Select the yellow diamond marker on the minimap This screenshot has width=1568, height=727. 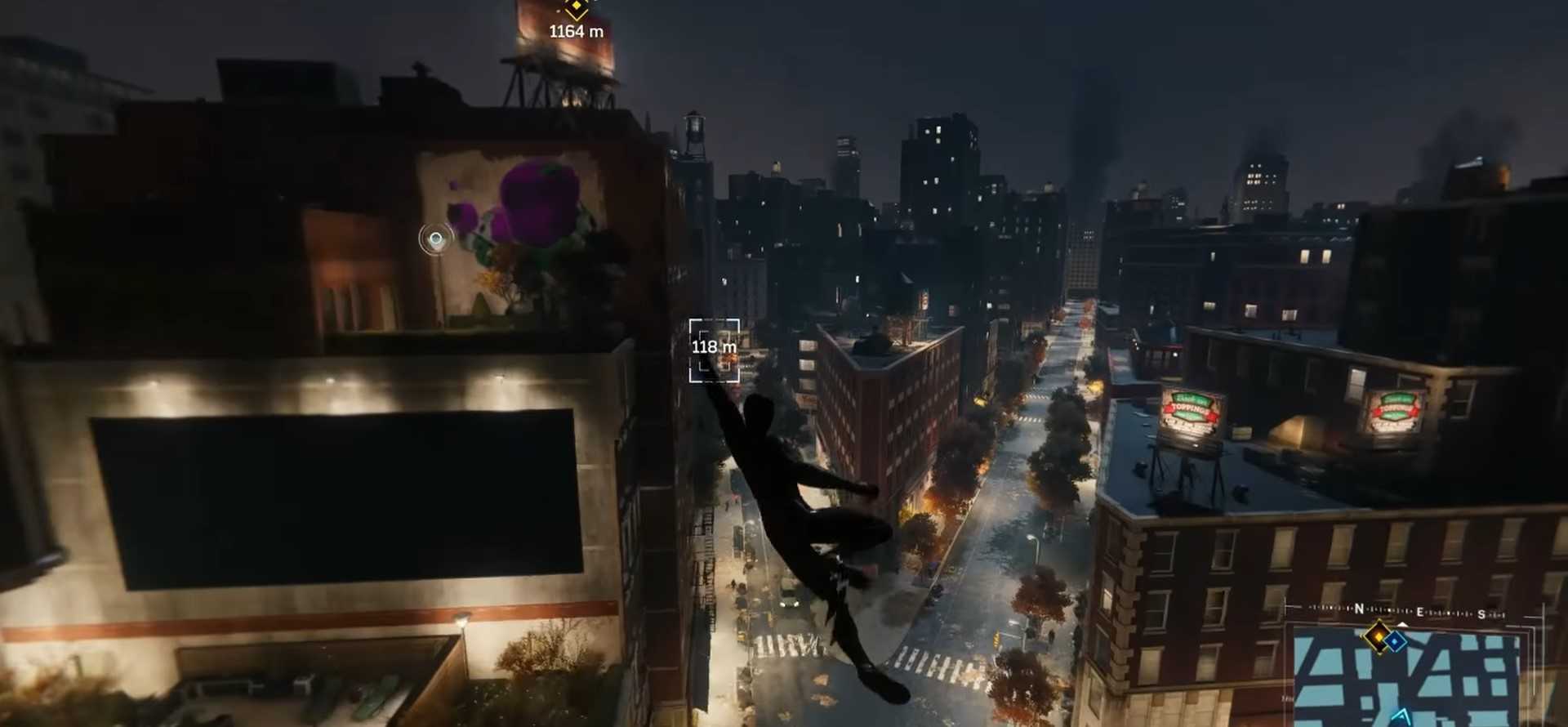pyautogui.click(x=1379, y=637)
